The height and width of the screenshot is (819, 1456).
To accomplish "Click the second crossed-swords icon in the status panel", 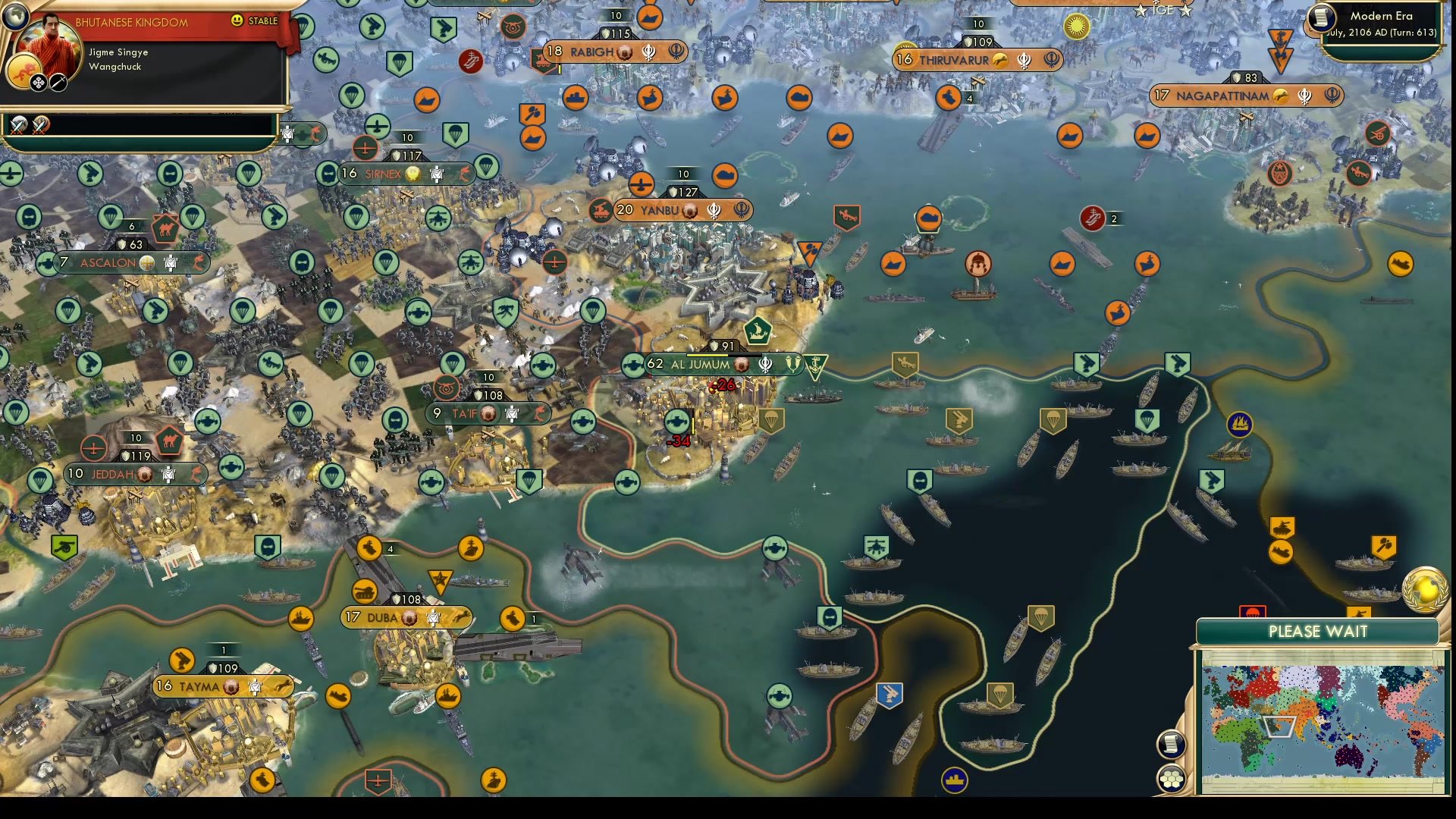I will (x=39, y=125).
